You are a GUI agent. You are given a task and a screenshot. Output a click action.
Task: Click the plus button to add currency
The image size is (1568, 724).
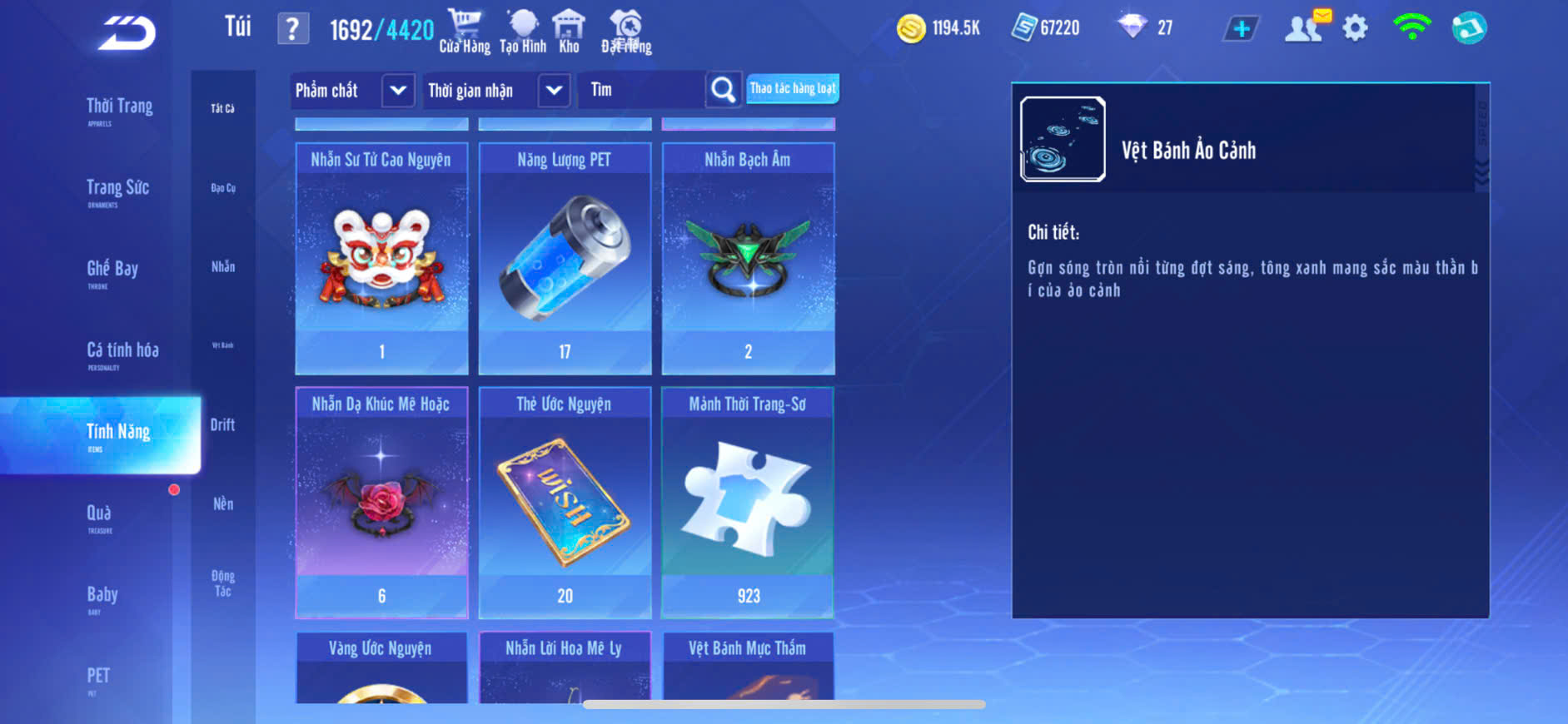click(x=1241, y=29)
